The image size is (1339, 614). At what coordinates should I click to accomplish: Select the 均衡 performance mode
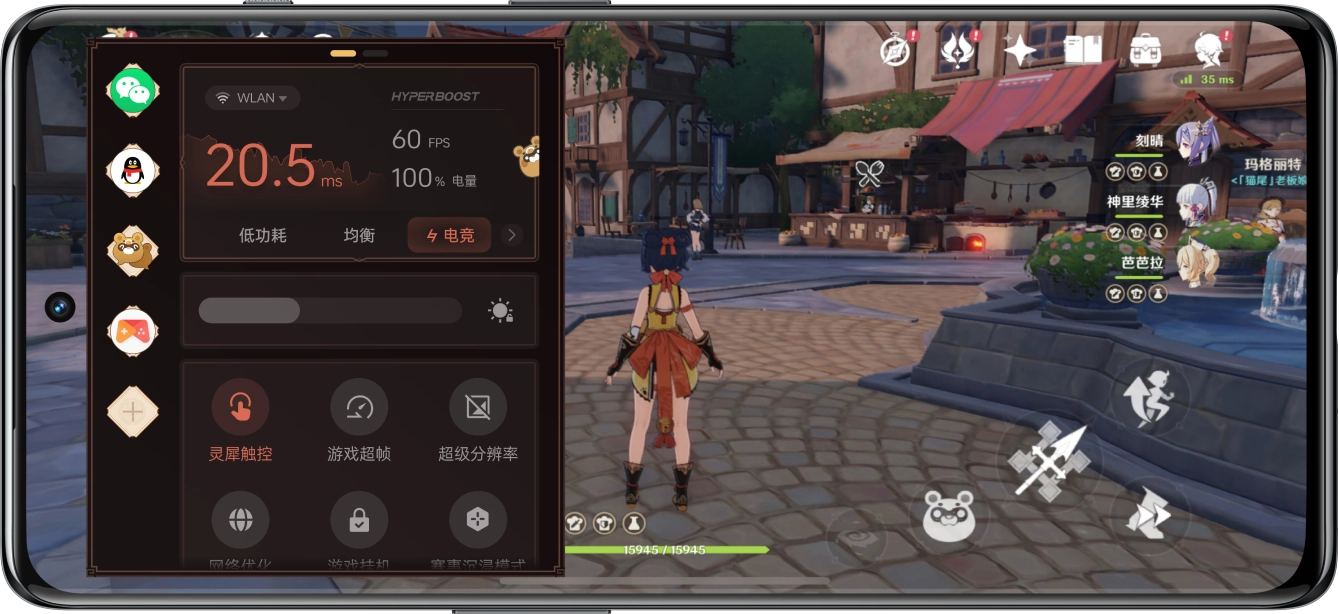(359, 236)
